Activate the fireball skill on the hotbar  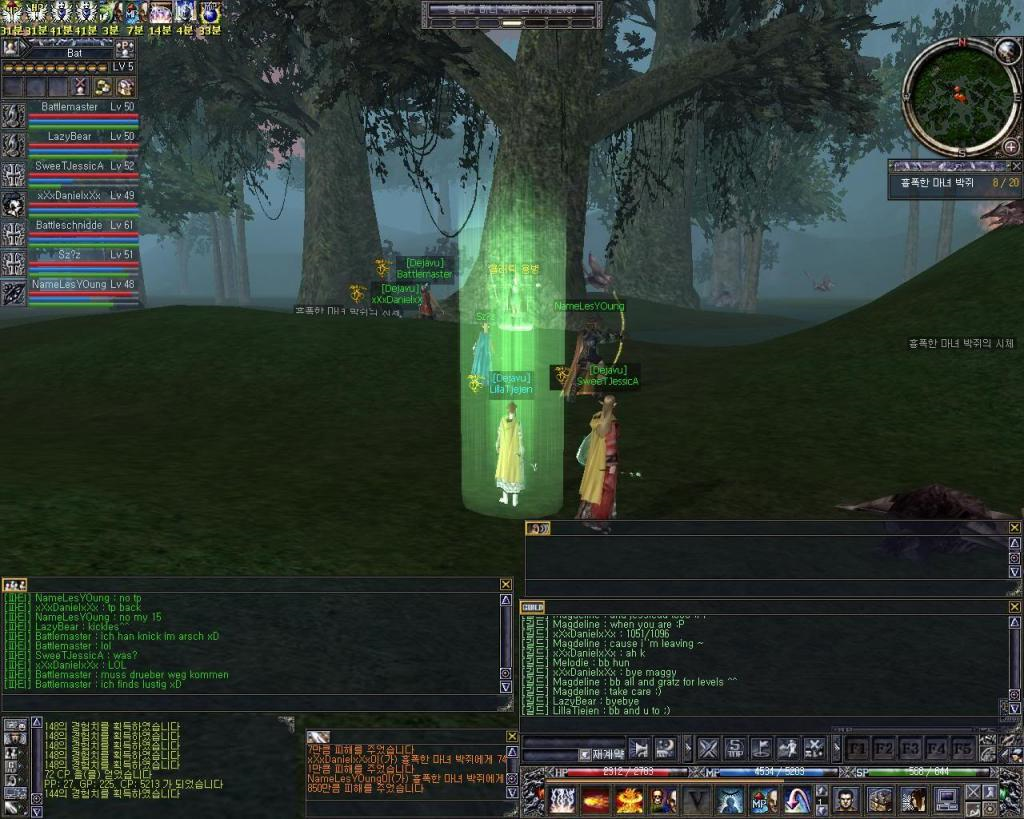pos(596,800)
